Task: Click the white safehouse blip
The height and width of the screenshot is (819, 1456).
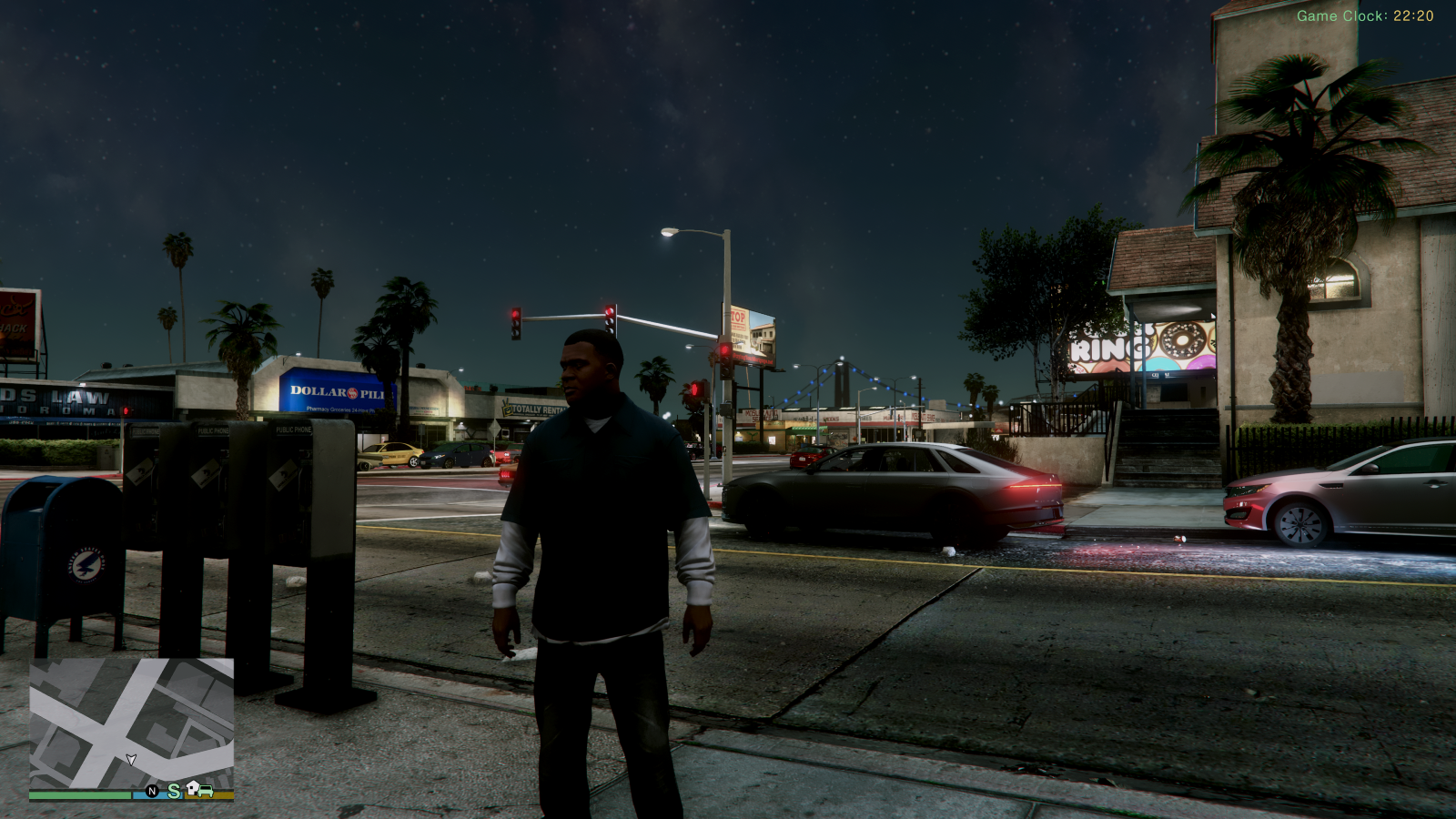Action: point(193,787)
